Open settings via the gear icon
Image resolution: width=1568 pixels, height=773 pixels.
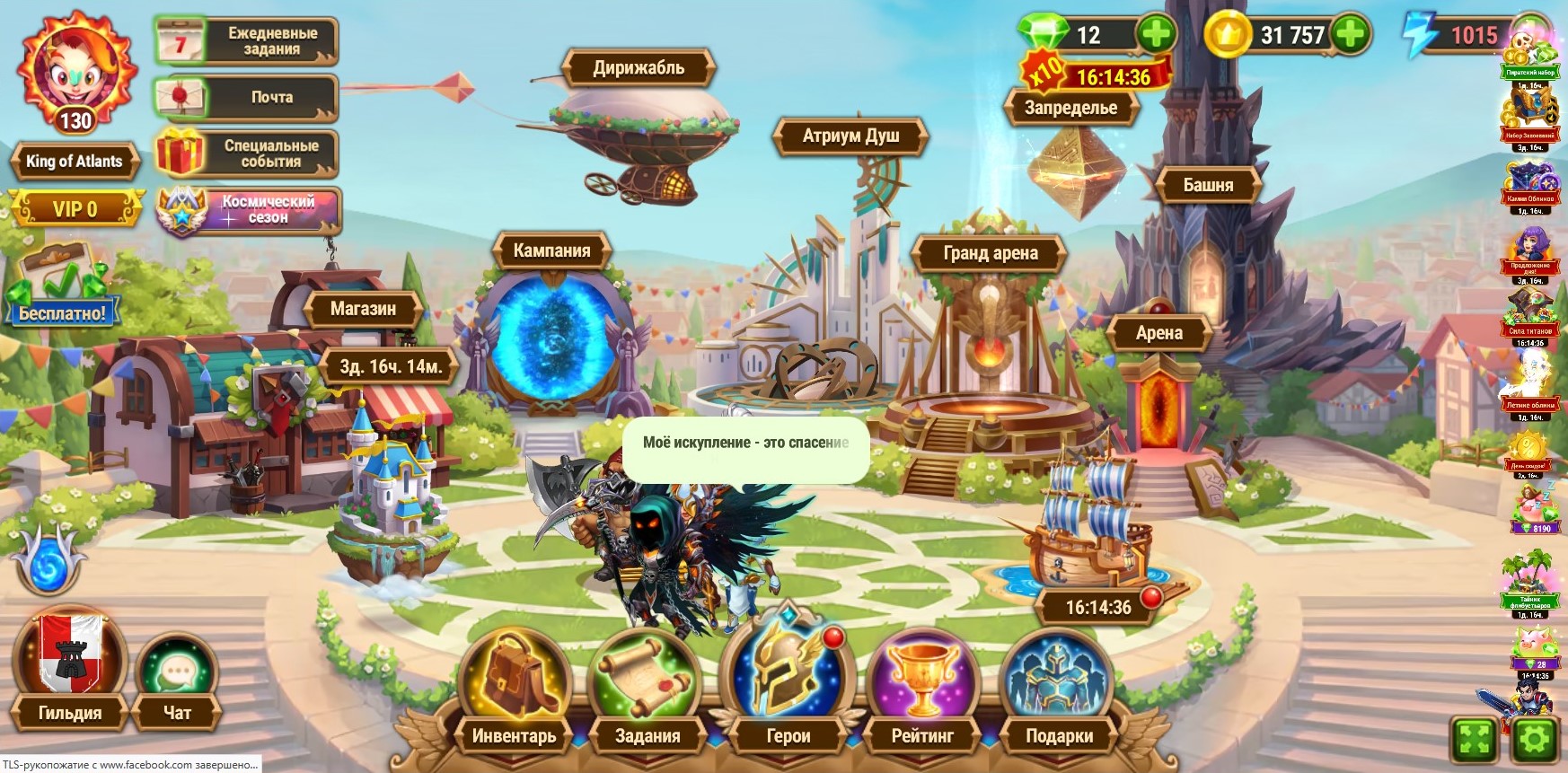[x=1534, y=740]
